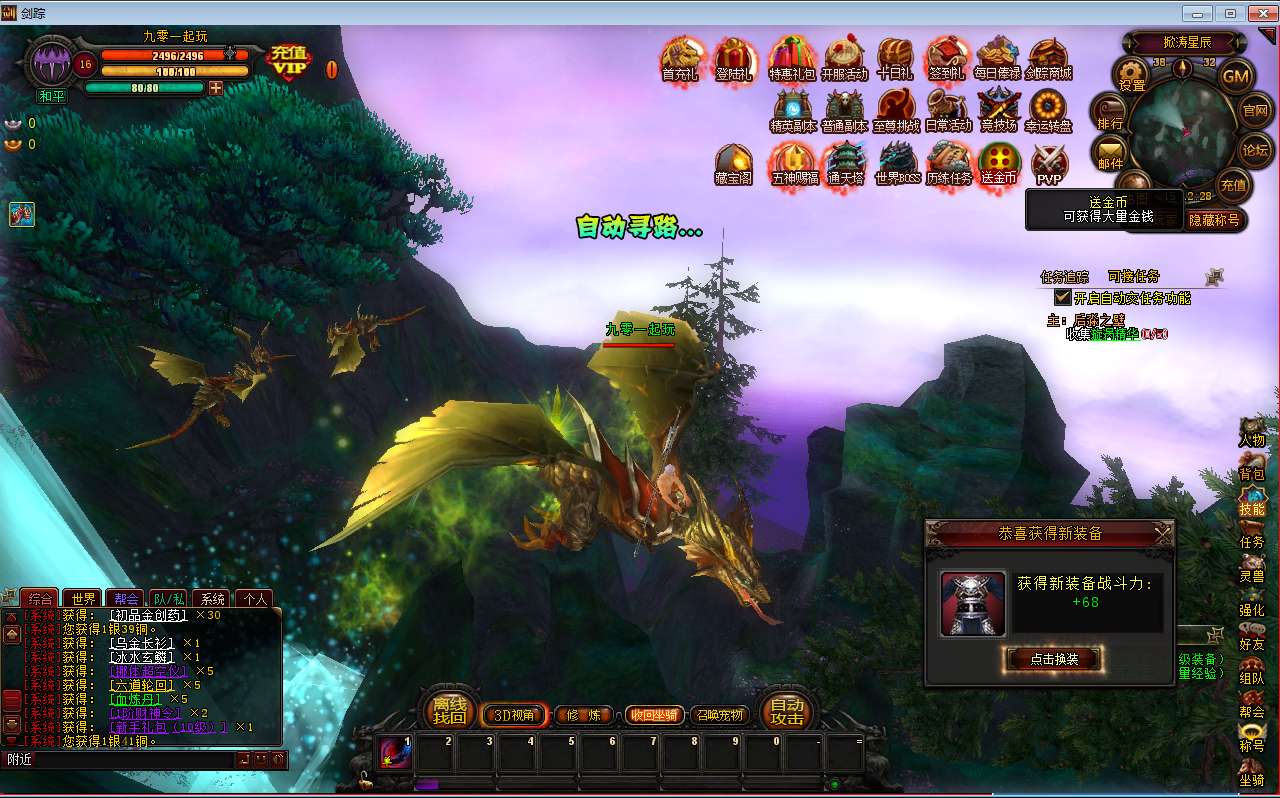This screenshot has width=1280, height=798.
Task: Switch chat to the 世界 tab
Action: click(84, 599)
